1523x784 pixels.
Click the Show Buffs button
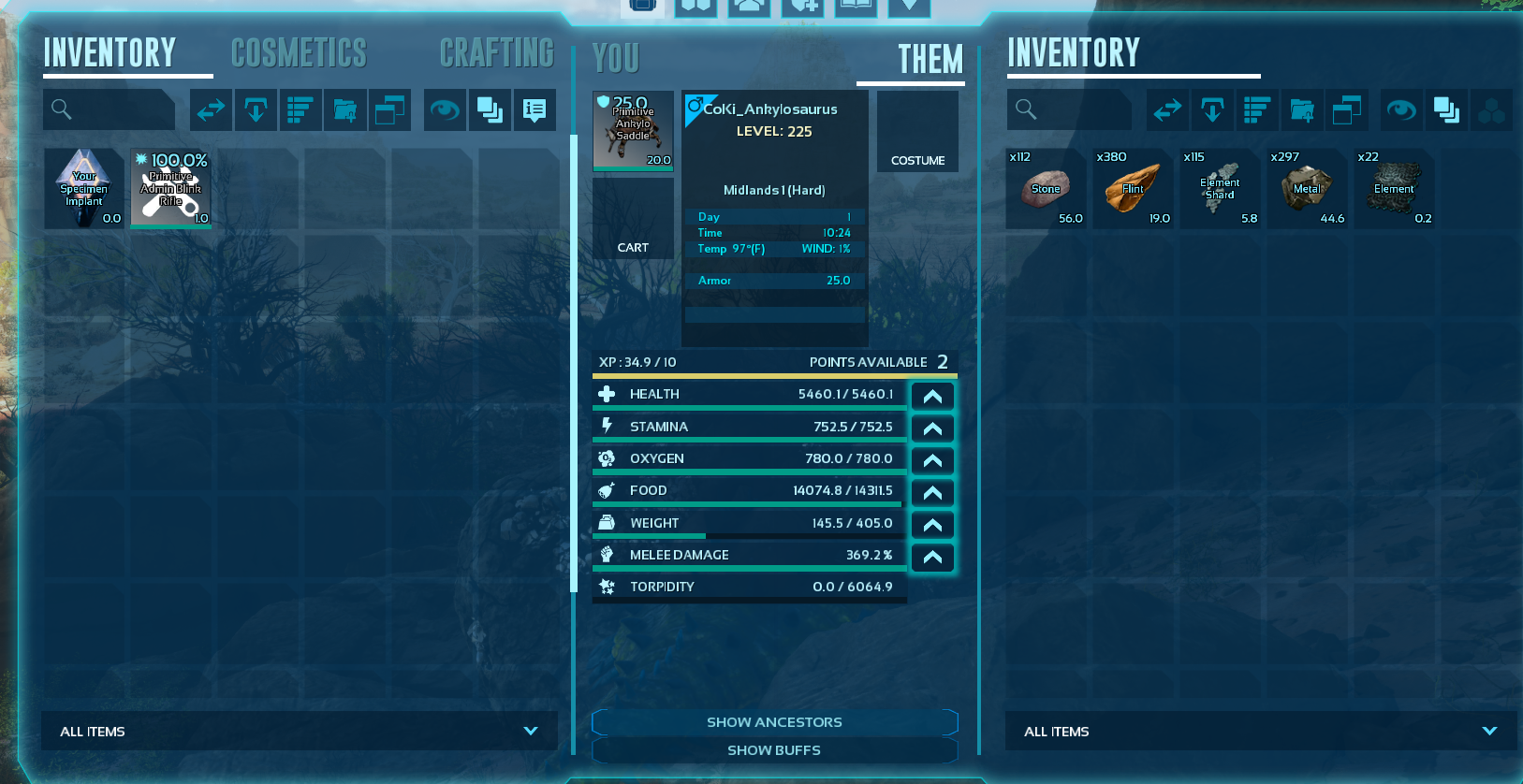pyautogui.click(x=774, y=750)
